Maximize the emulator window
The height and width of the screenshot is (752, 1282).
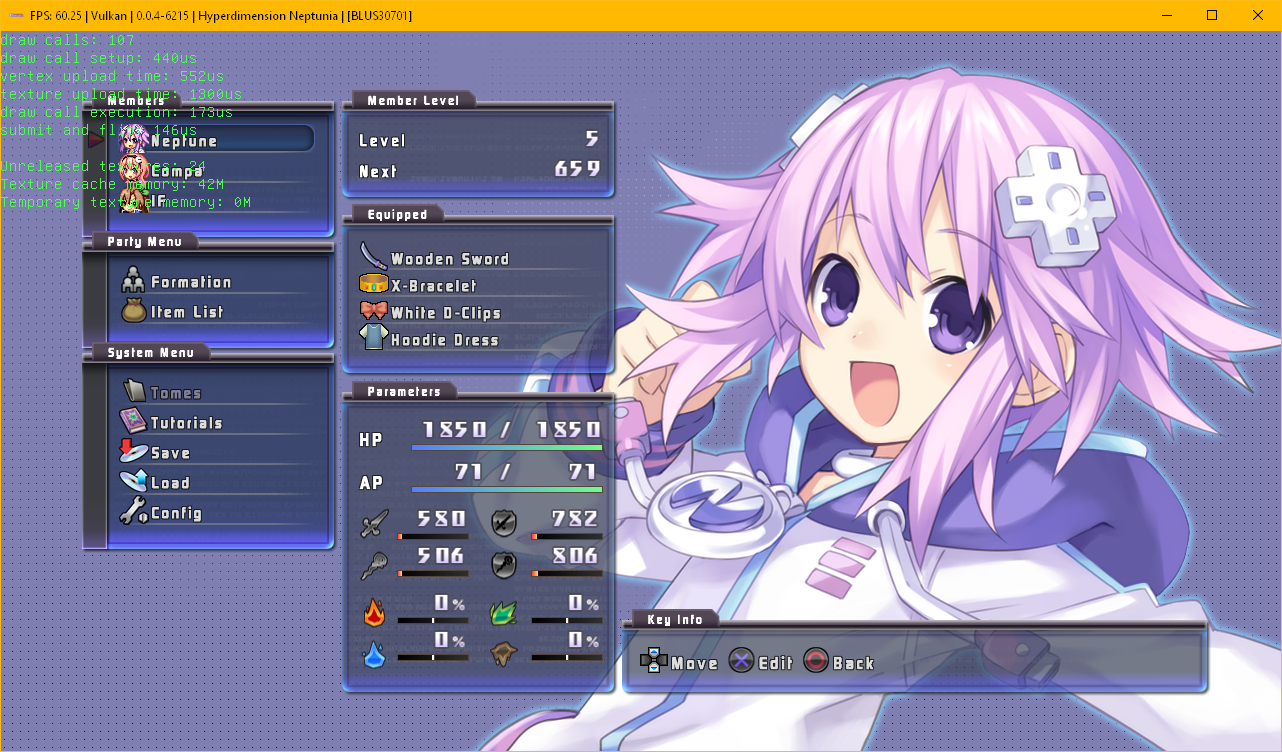coord(1212,15)
